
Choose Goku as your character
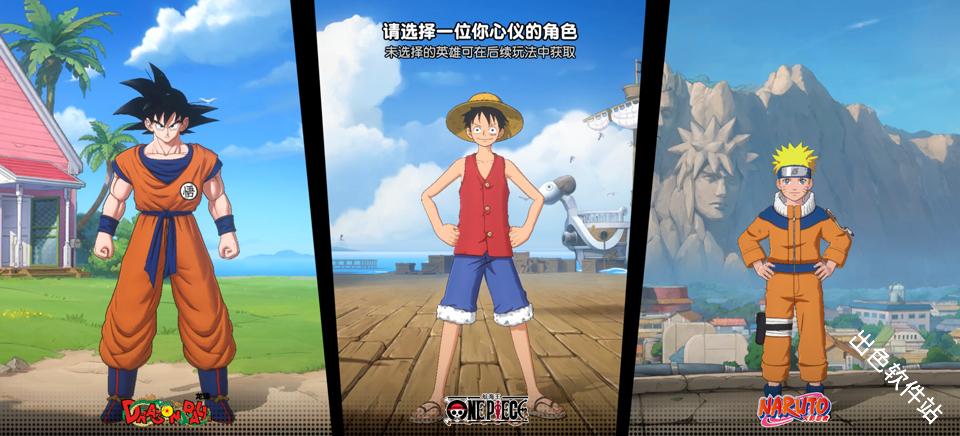click(x=166, y=240)
